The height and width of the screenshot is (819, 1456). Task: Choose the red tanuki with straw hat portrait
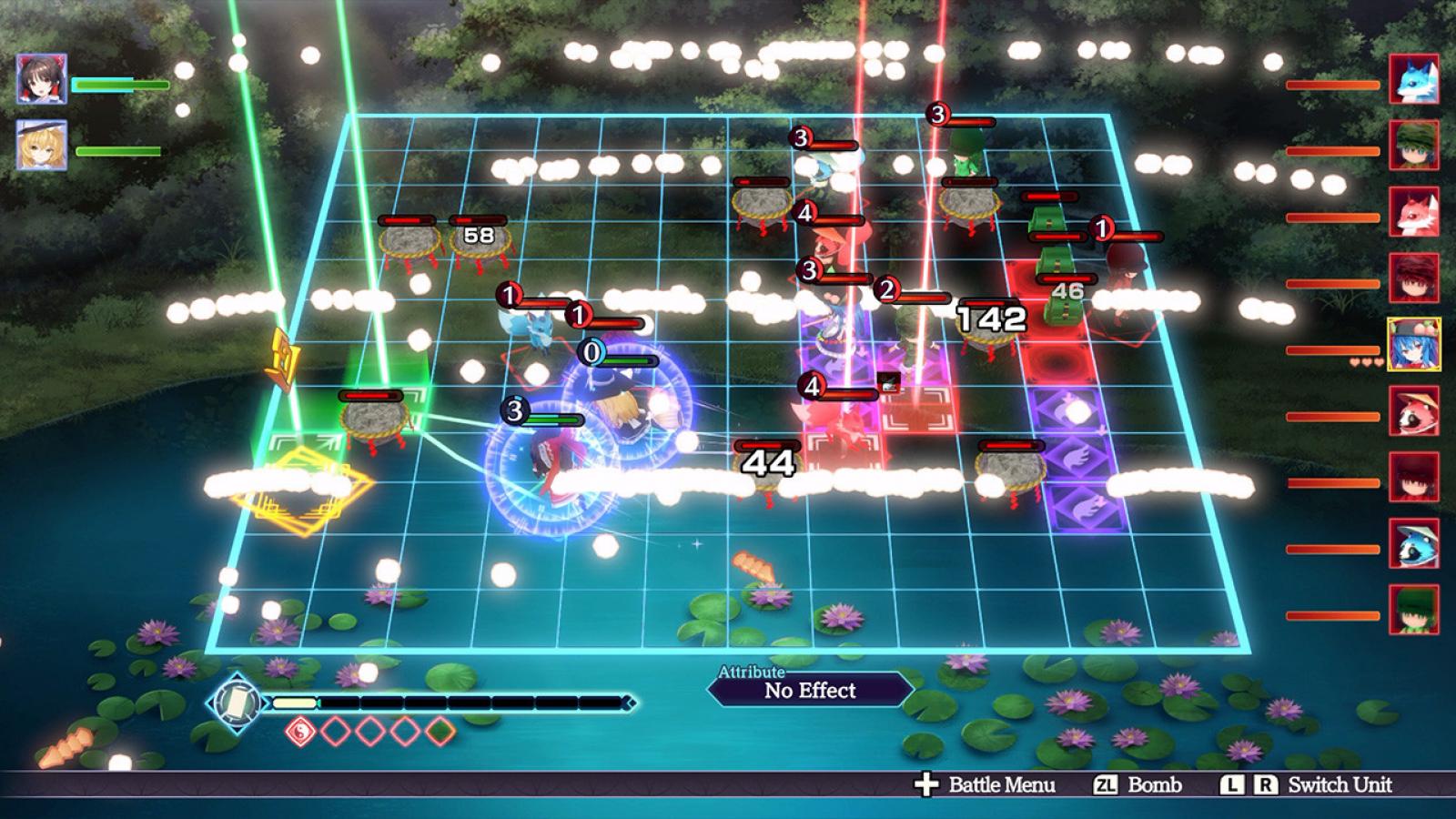[x=1413, y=411]
